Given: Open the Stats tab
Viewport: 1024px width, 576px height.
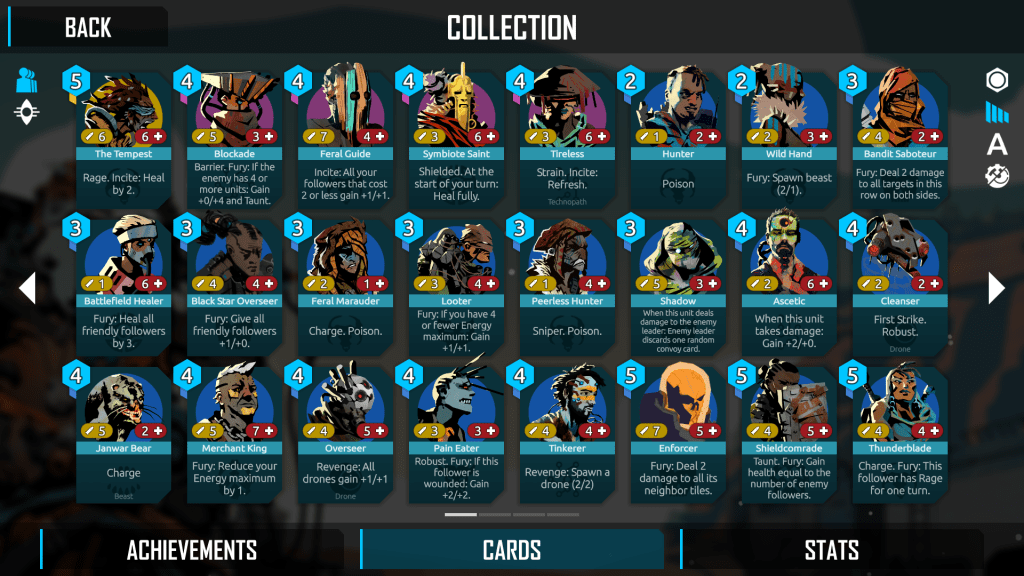Looking at the screenshot, I should [x=831, y=550].
